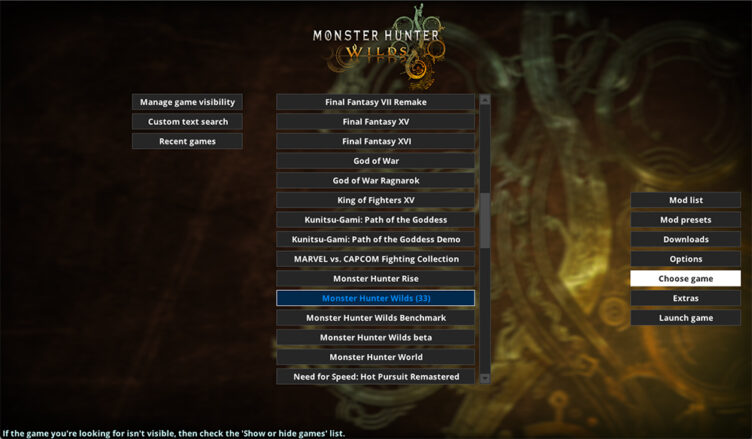Select Monster Hunter World

click(375, 357)
